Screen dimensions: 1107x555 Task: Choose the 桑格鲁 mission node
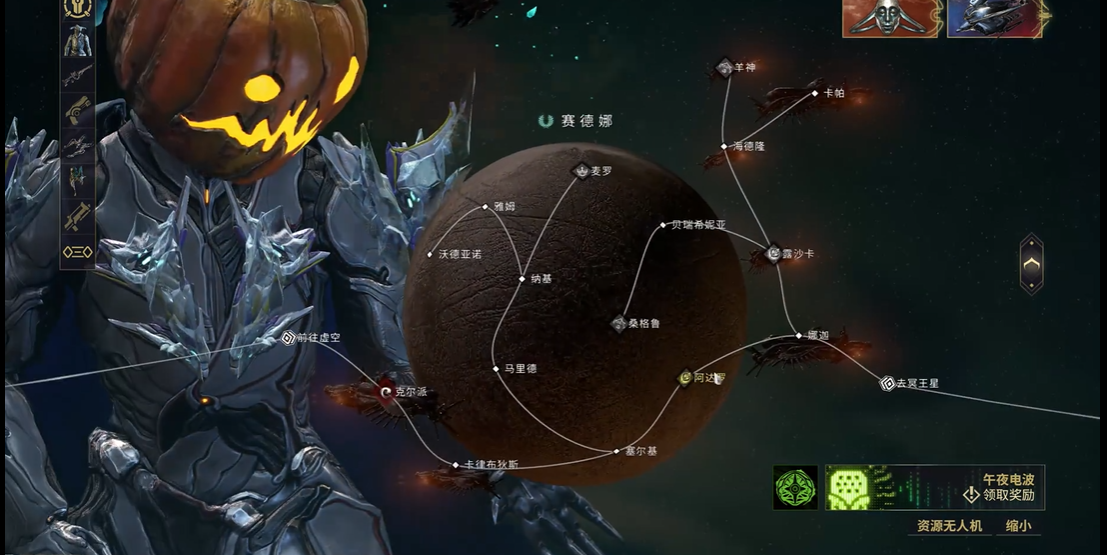tap(619, 324)
